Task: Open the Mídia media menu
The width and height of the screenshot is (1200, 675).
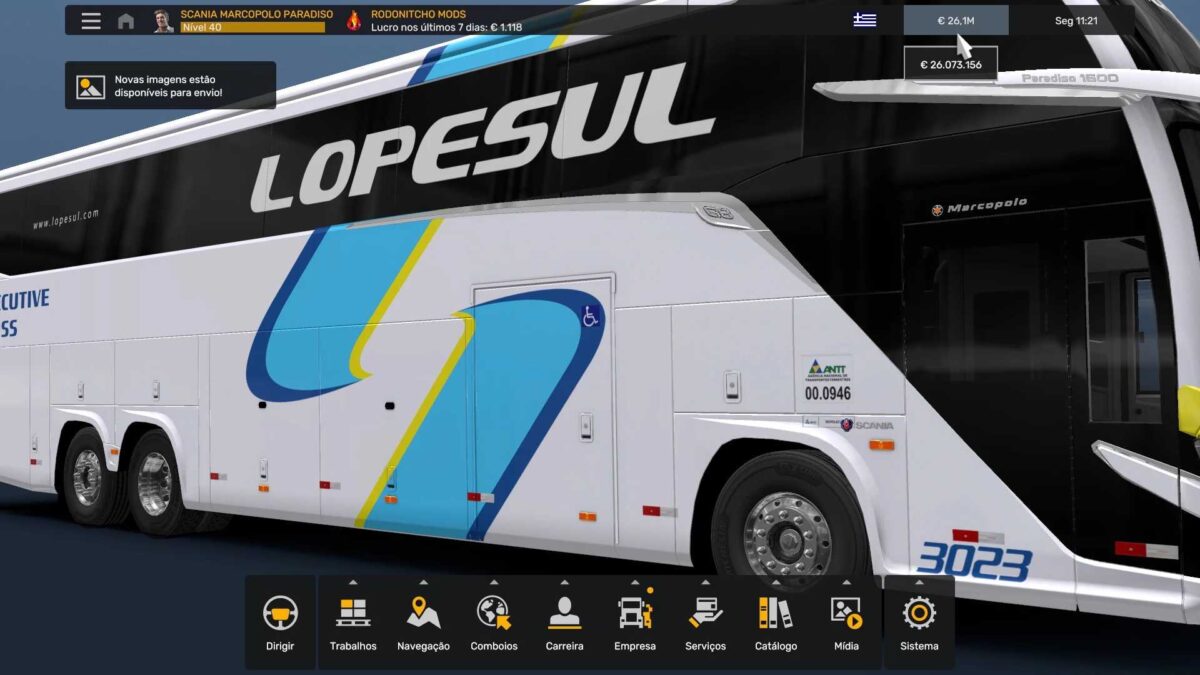Action: [x=846, y=622]
